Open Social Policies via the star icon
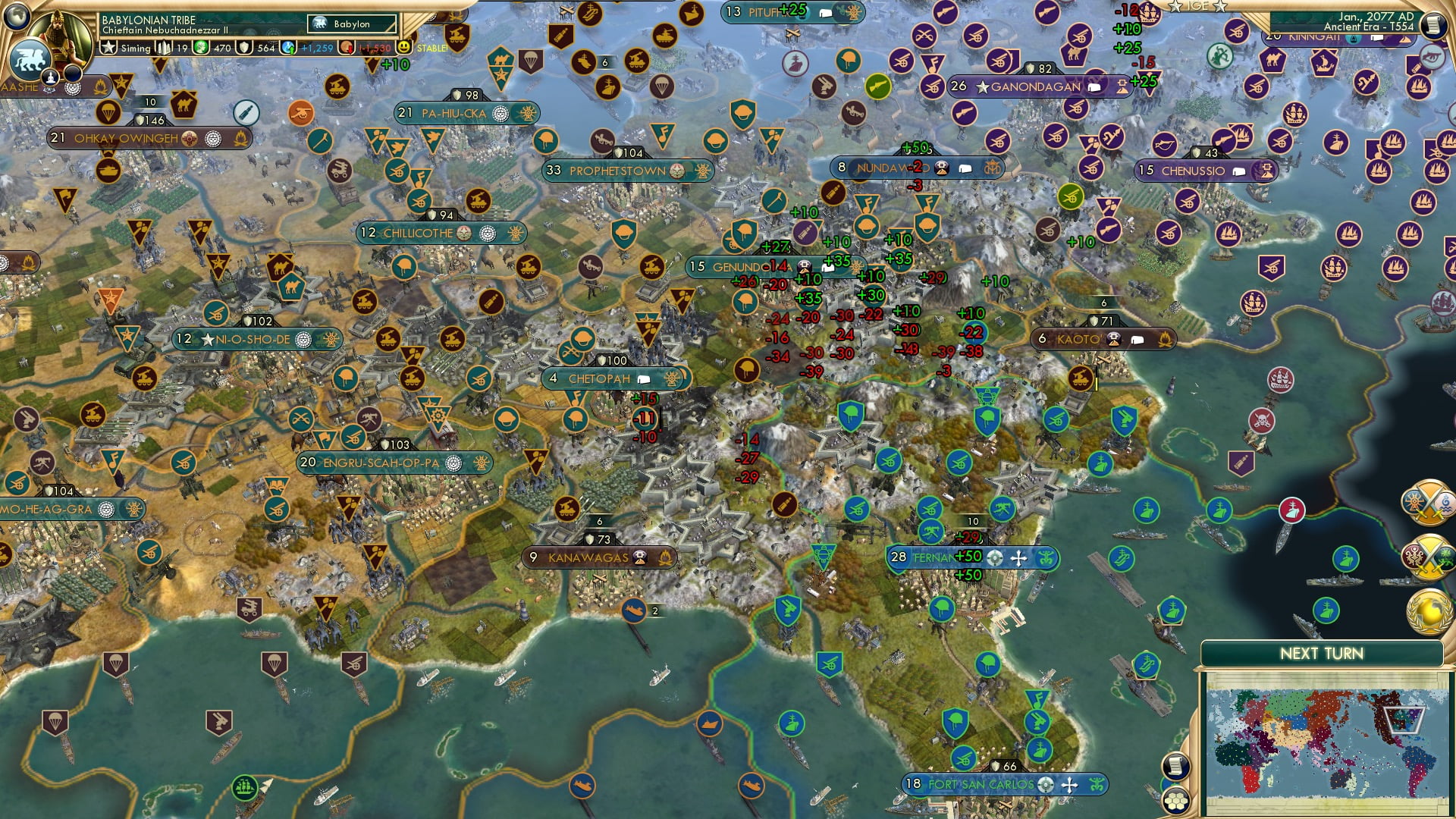The image size is (1456, 819). click(x=108, y=49)
